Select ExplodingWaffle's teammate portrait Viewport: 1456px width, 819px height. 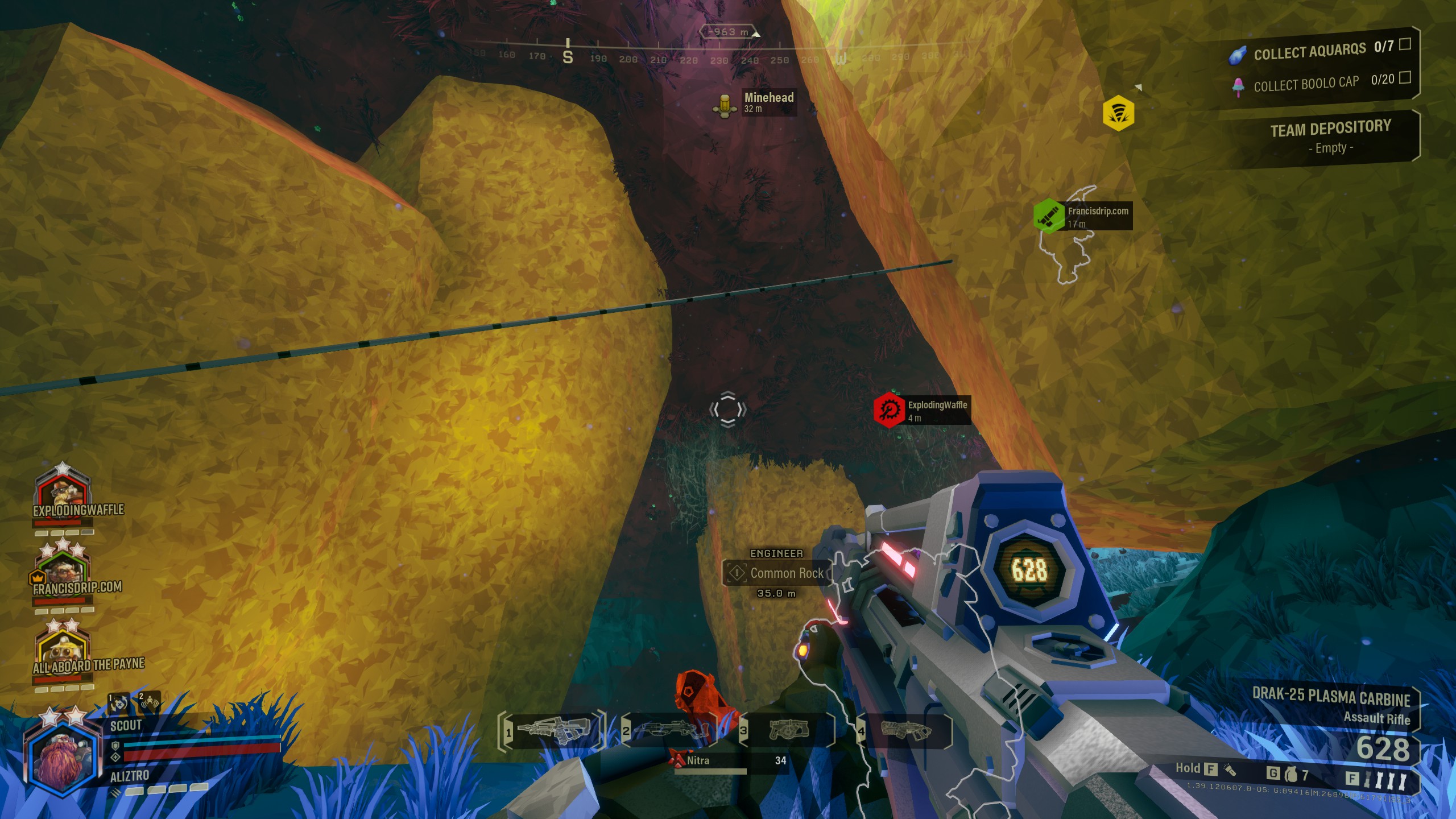[63, 488]
